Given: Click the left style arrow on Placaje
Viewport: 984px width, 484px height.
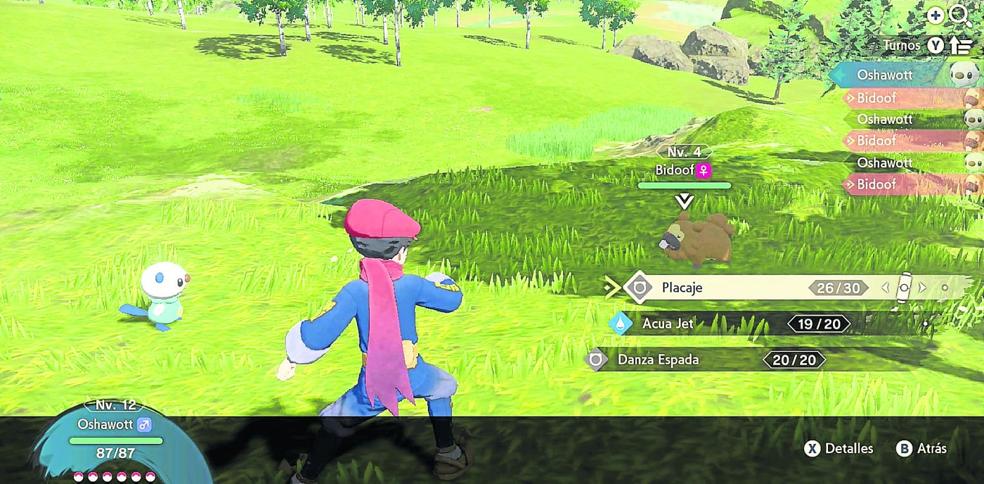Looking at the screenshot, I should point(885,288).
